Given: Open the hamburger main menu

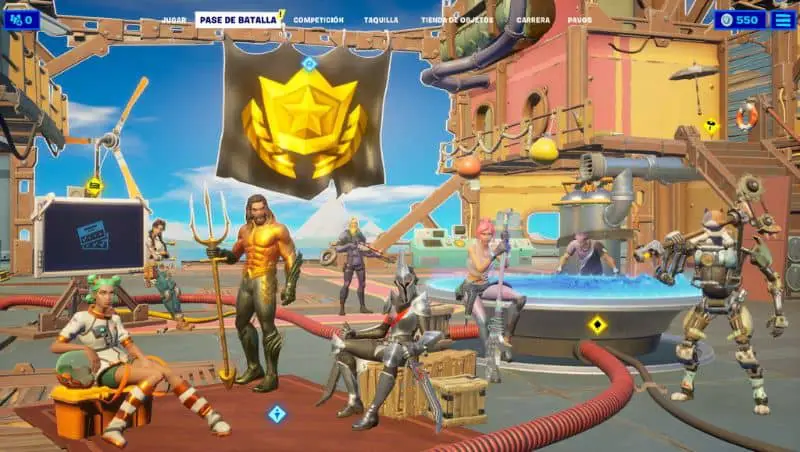Looking at the screenshot, I should 783,19.
